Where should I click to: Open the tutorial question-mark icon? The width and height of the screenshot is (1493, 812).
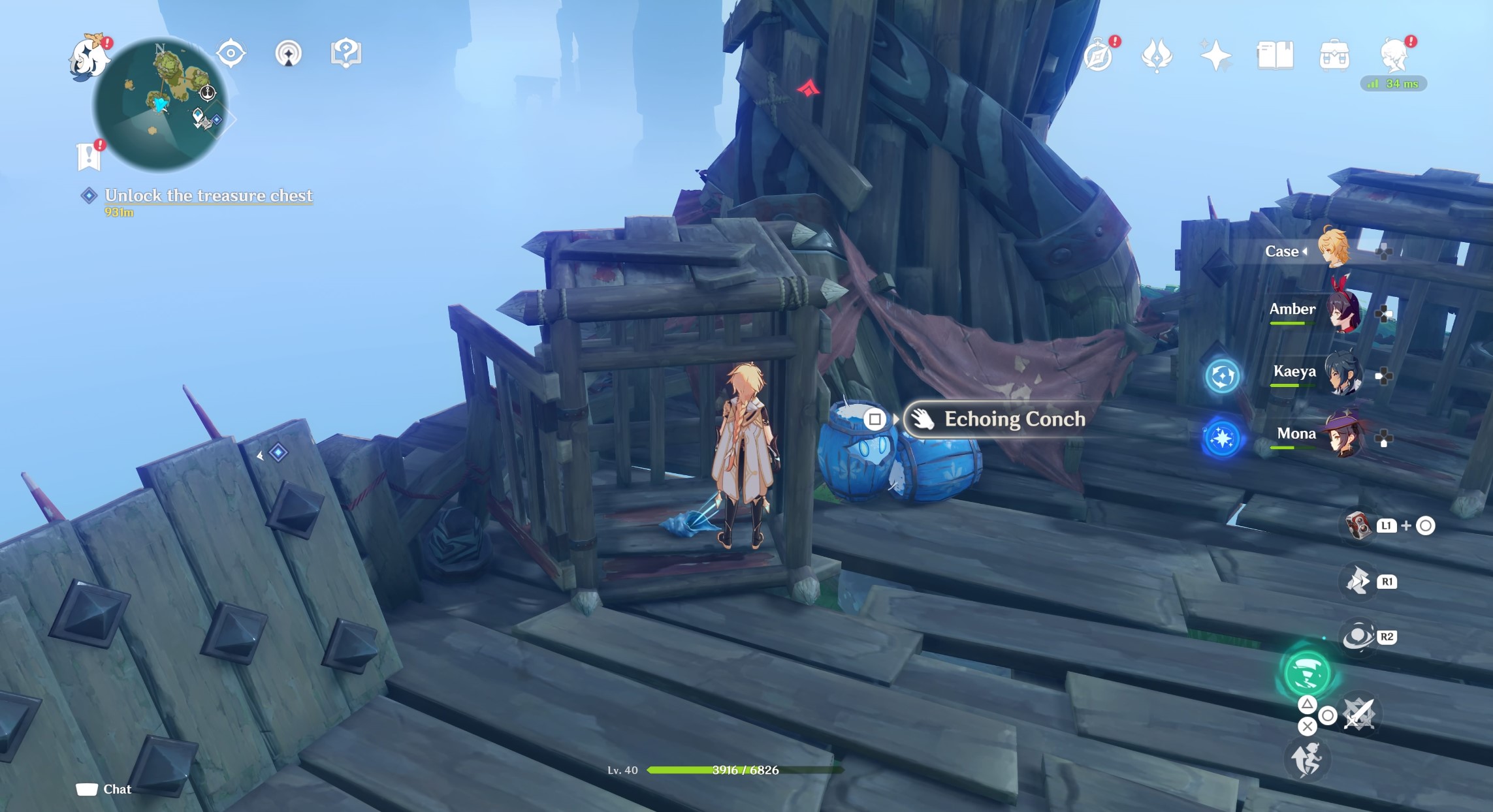click(346, 53)
